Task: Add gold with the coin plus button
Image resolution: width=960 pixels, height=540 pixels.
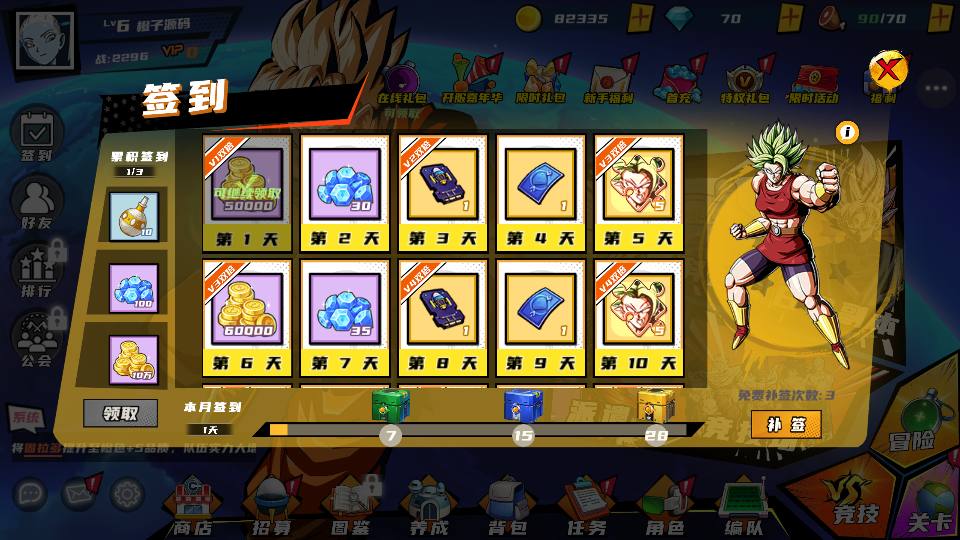Action: (x=641, y=18)
